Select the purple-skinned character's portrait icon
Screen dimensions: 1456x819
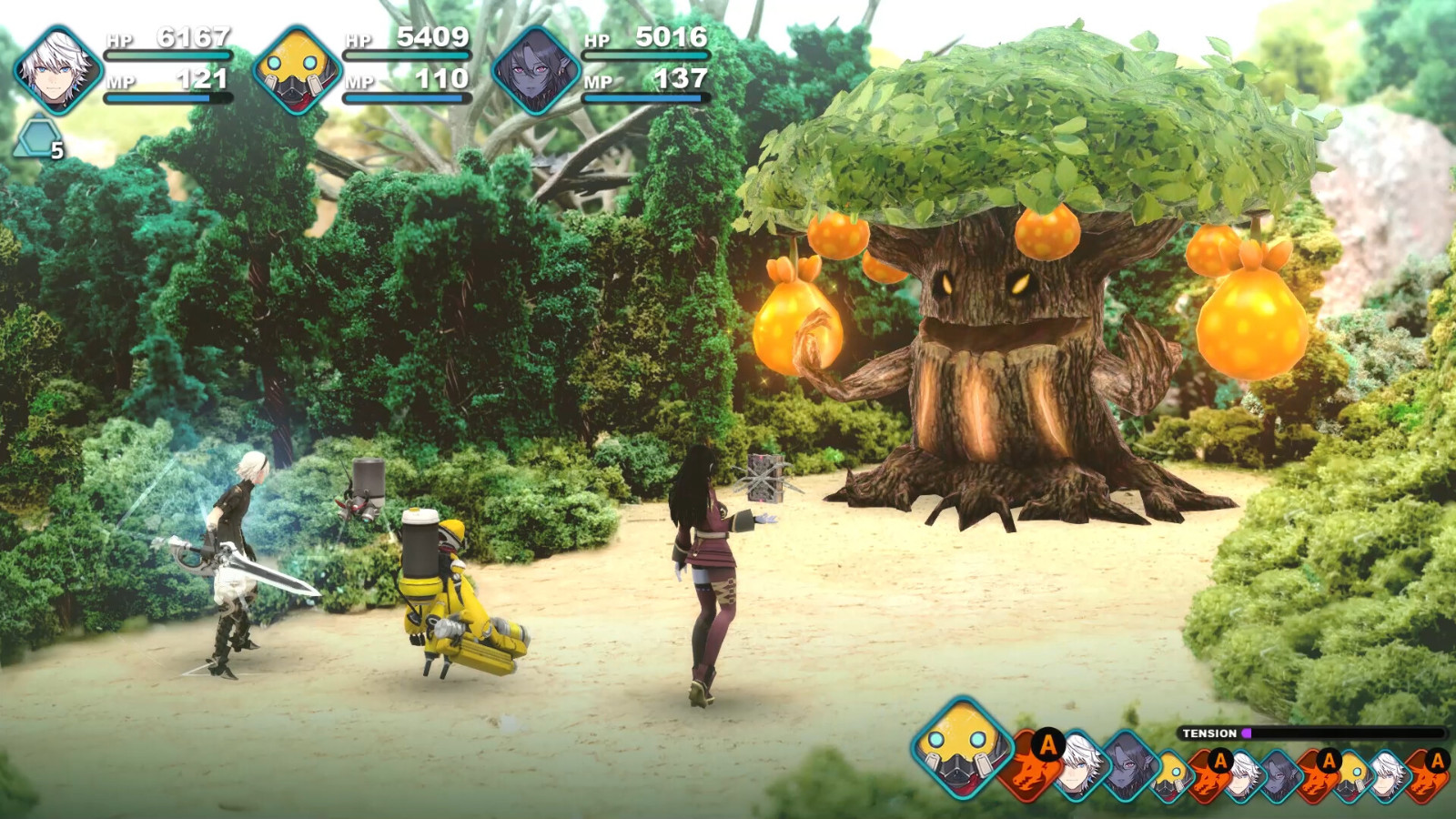pyautogui.click(x=539, y=68)
